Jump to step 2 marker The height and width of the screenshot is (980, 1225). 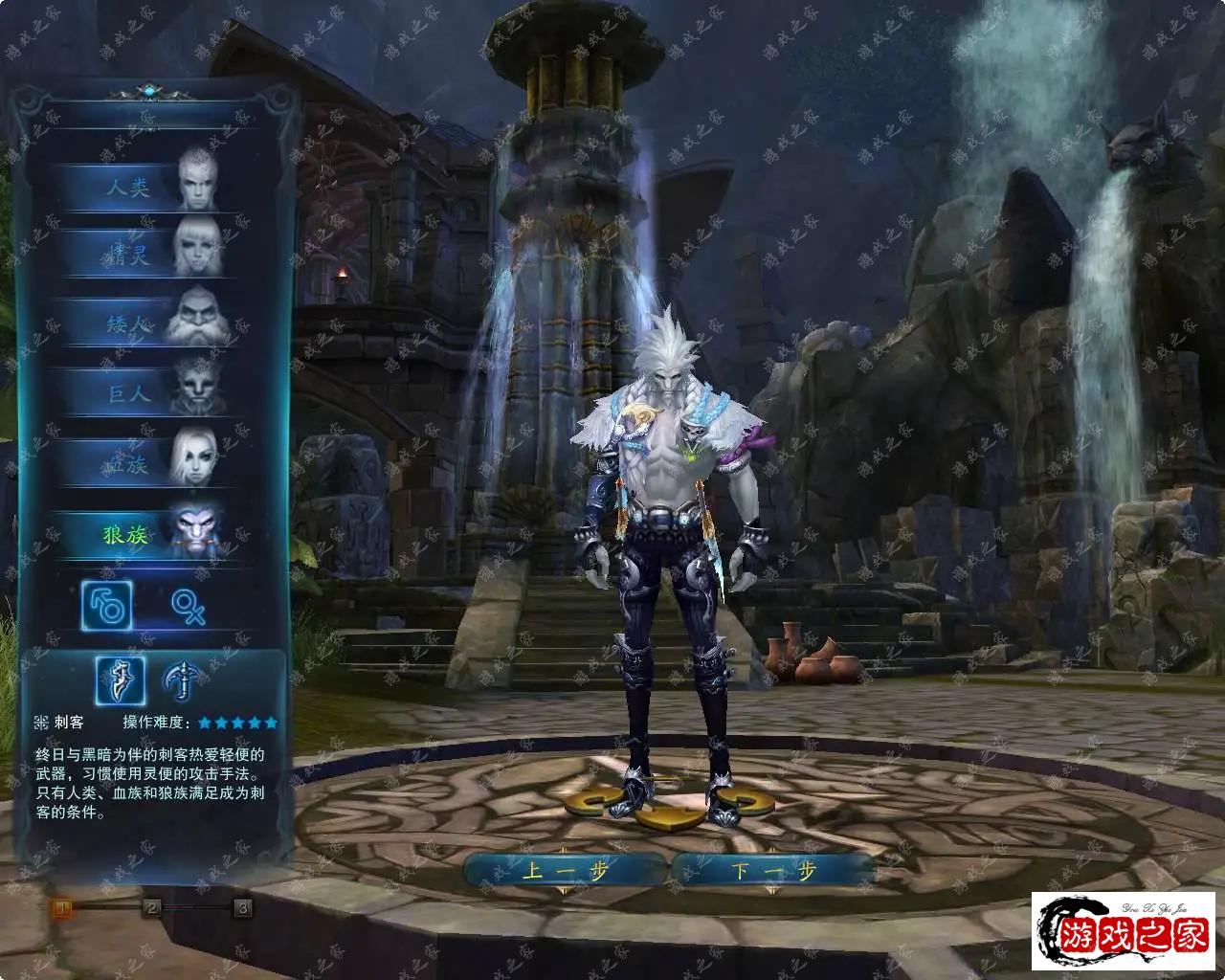(152, 907)
